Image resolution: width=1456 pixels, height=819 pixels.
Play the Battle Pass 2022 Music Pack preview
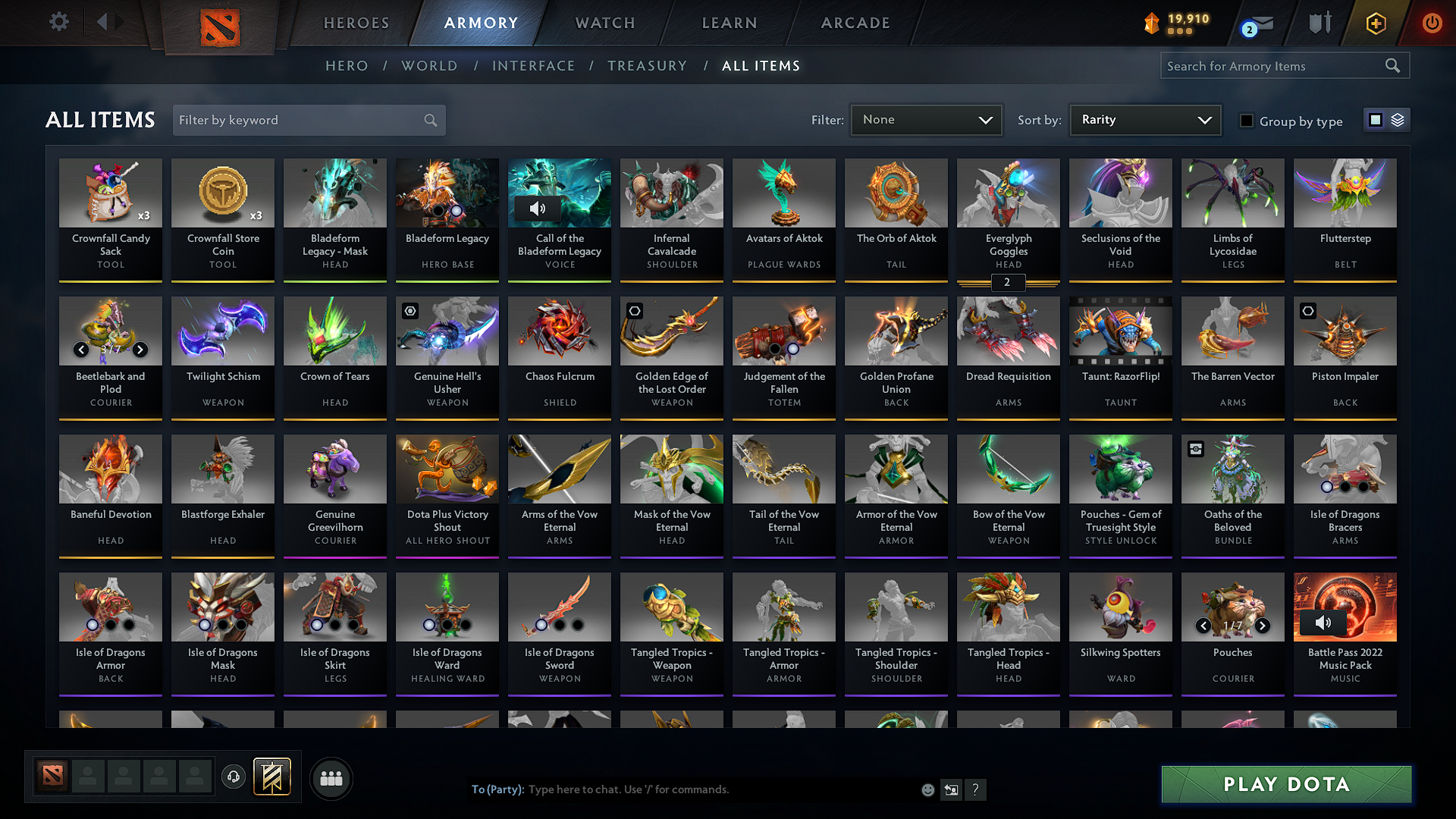click(x=1324, y=623)
